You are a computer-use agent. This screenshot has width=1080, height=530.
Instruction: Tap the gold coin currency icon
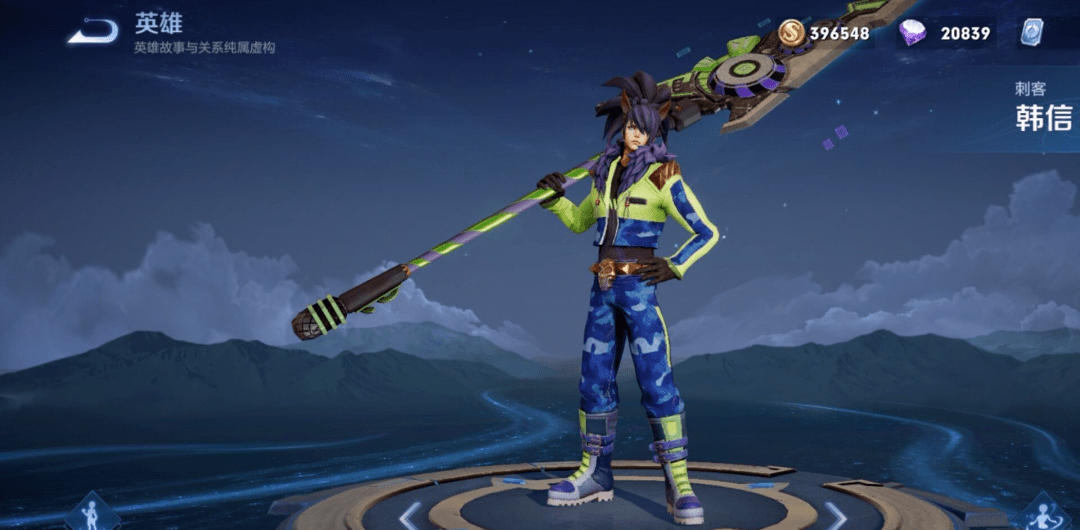[791, 33]
